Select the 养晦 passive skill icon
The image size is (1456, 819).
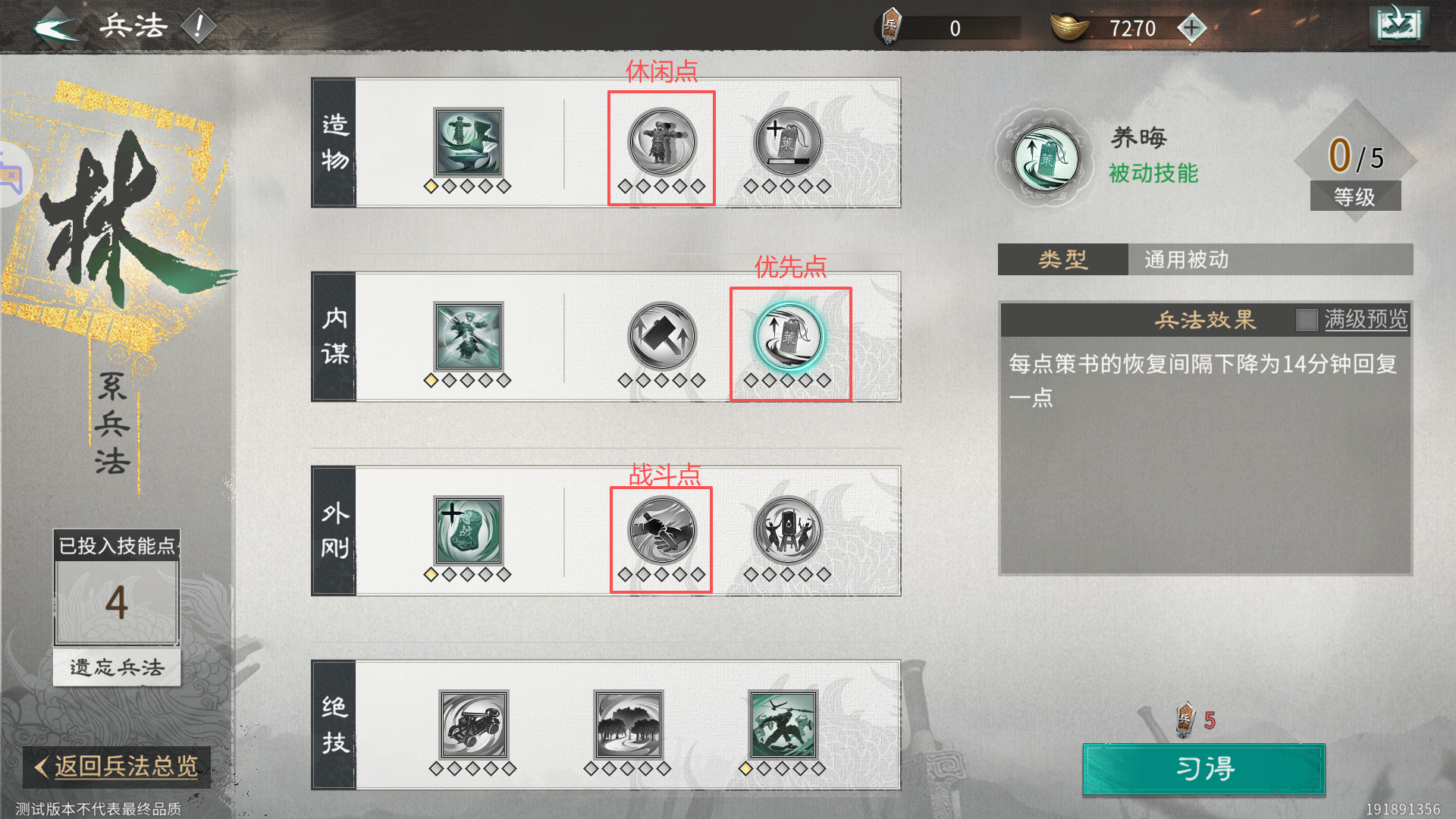pyautogui.click(x=1045, y=157)
